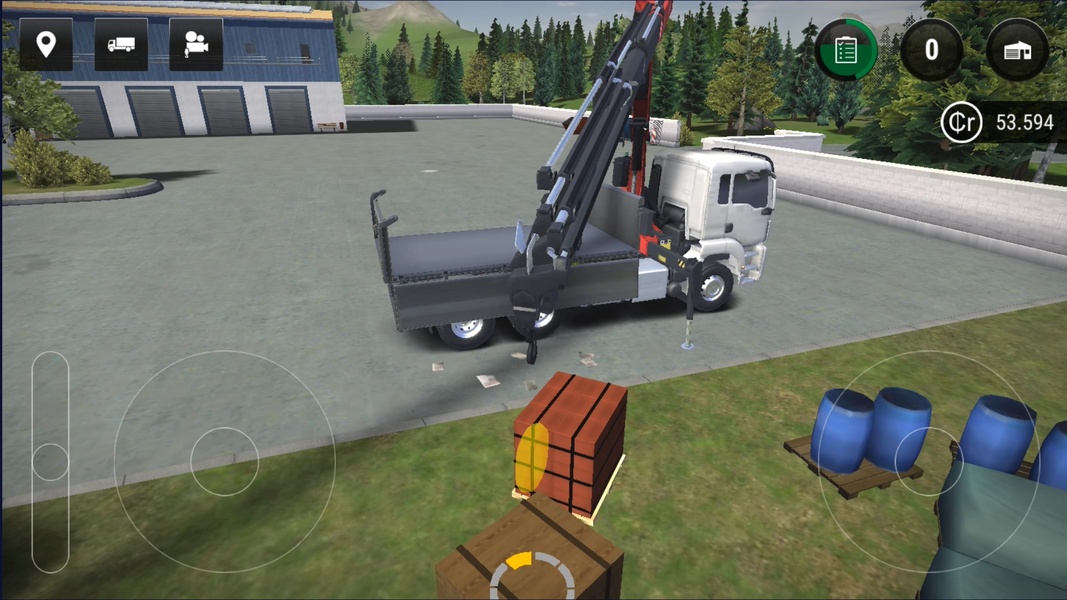Open the mission clipboard tracker
1067x600 pixels.
(x=846, y=49)
